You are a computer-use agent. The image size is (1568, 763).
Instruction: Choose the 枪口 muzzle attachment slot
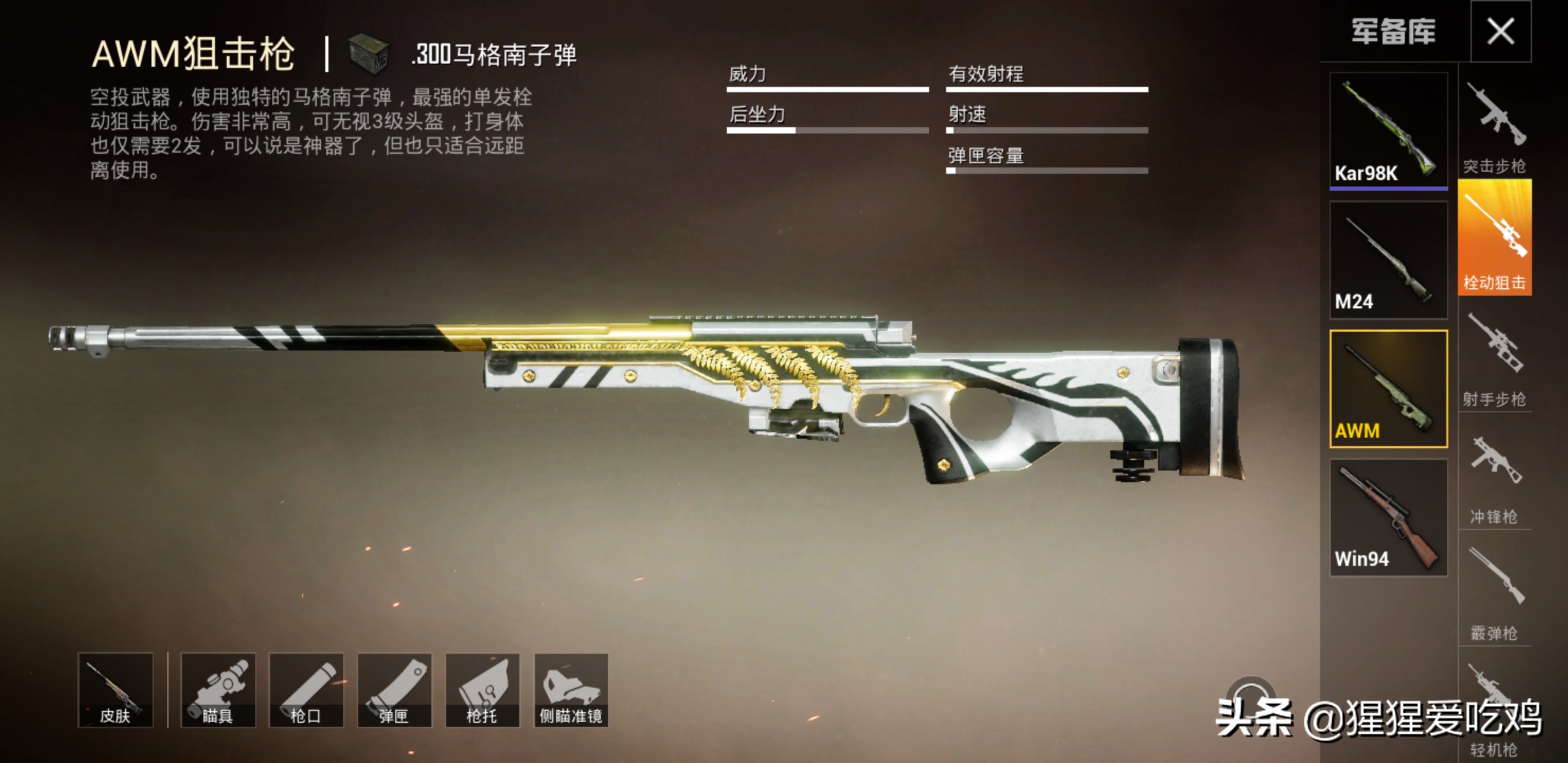[x=306, y=690]
